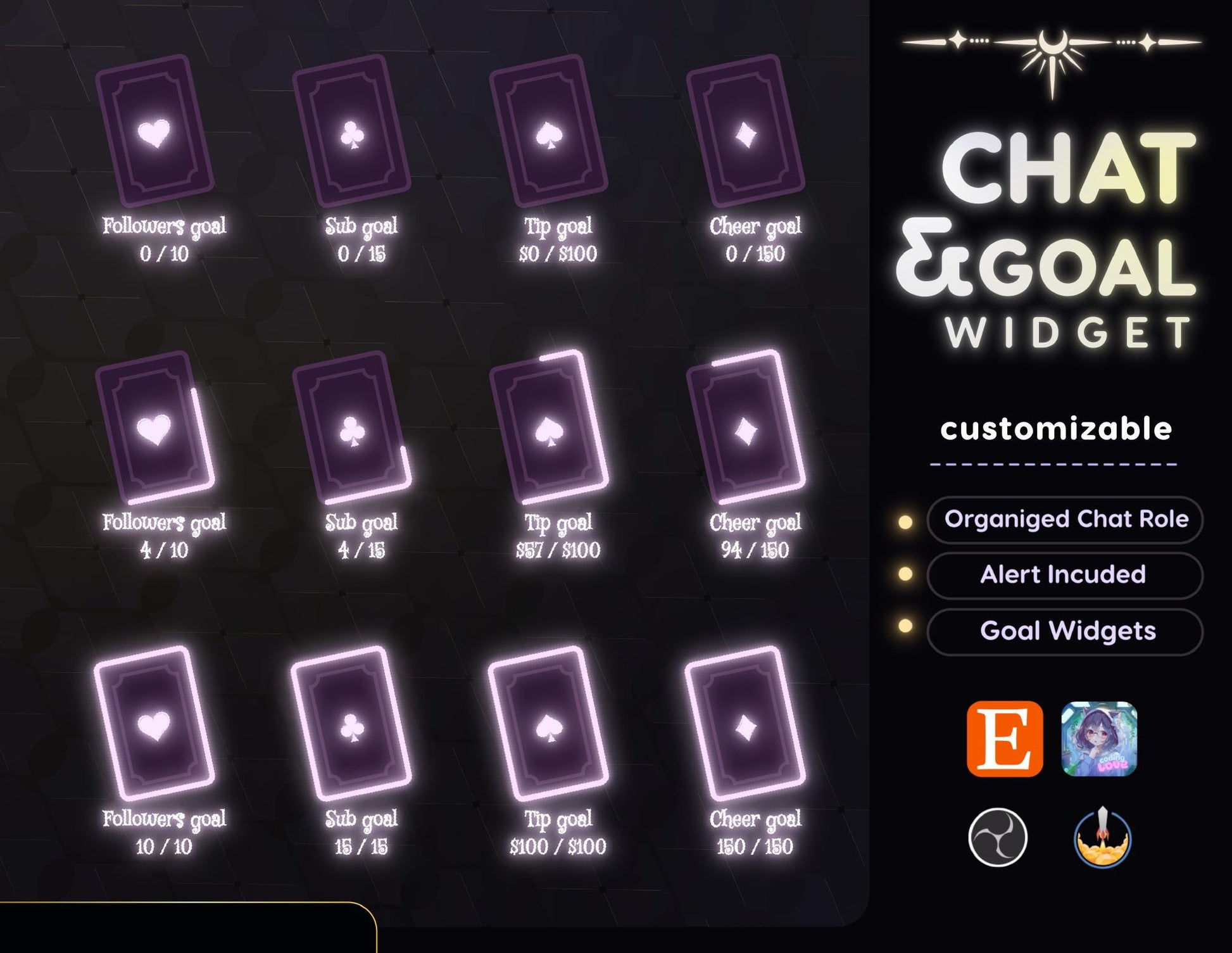Click the anime girl avatar thumbnail
Screen dimensions: 1232x953
[x=1099, y=738]
